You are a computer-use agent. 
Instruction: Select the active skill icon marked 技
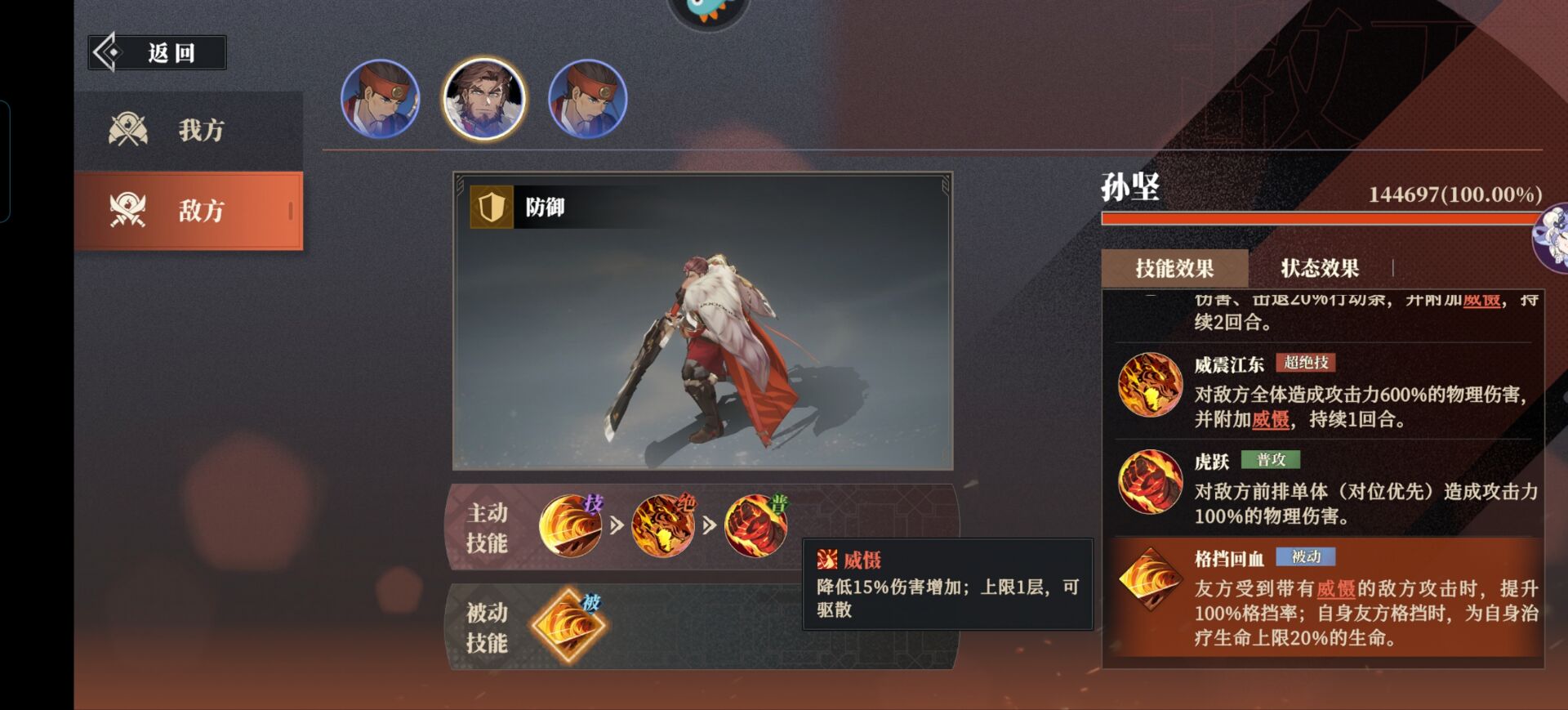pyautogui.click(x=570, y=526)
